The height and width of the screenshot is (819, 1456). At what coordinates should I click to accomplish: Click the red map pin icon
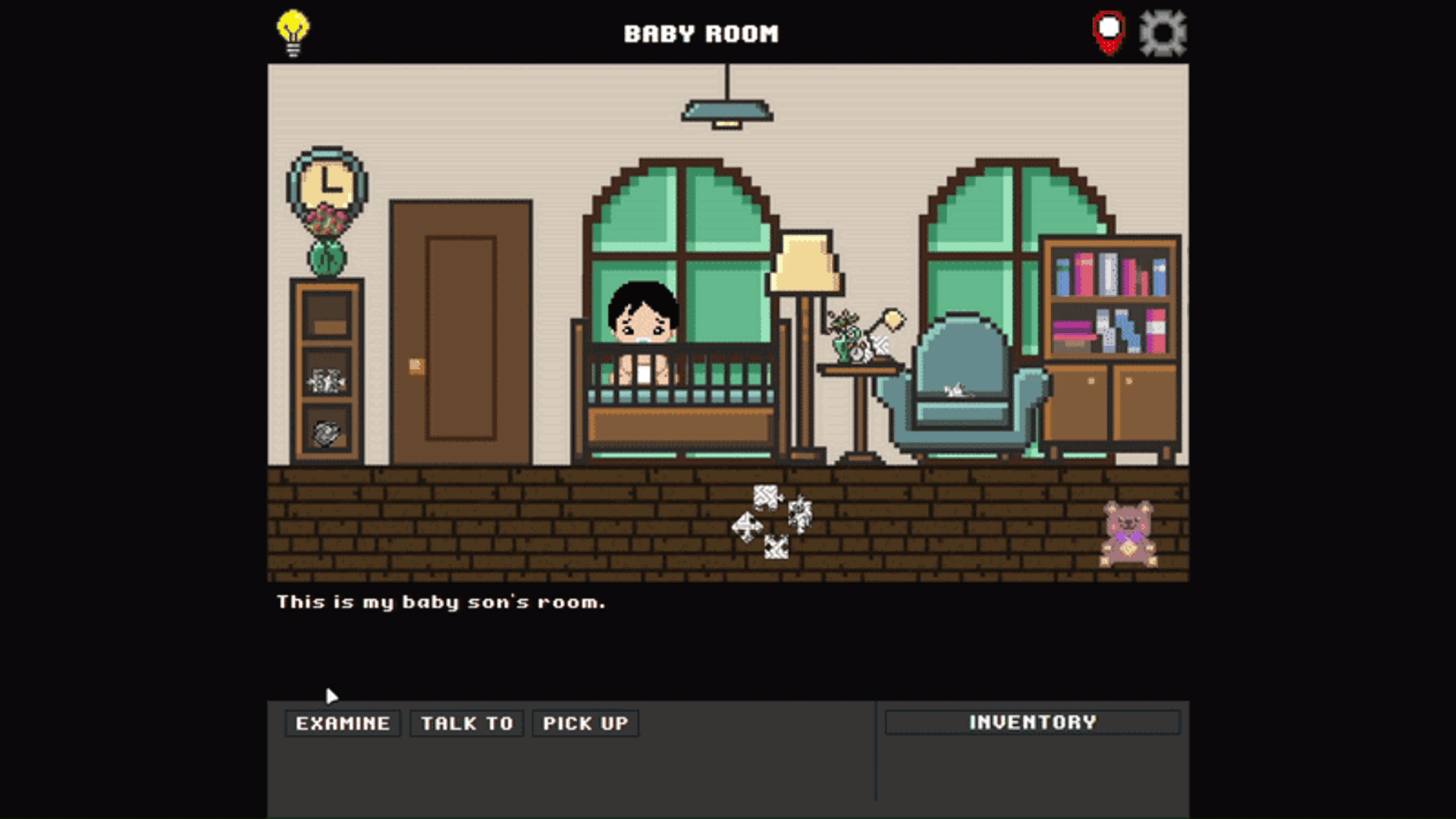coord(1109,33)
